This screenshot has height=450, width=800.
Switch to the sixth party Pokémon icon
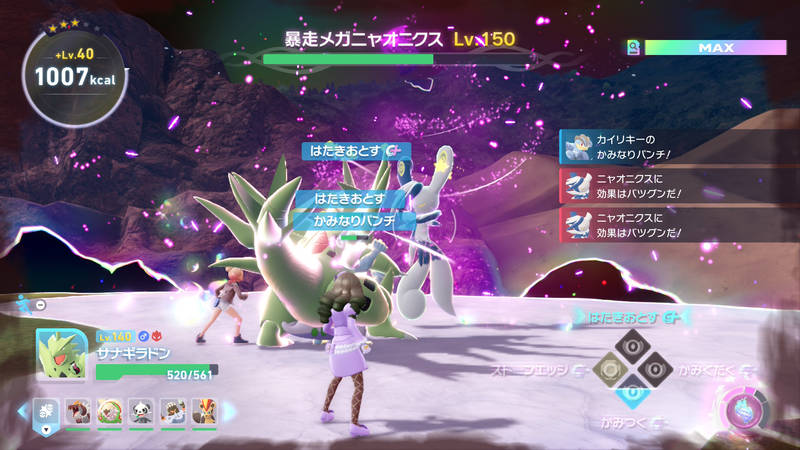point(203,410)
